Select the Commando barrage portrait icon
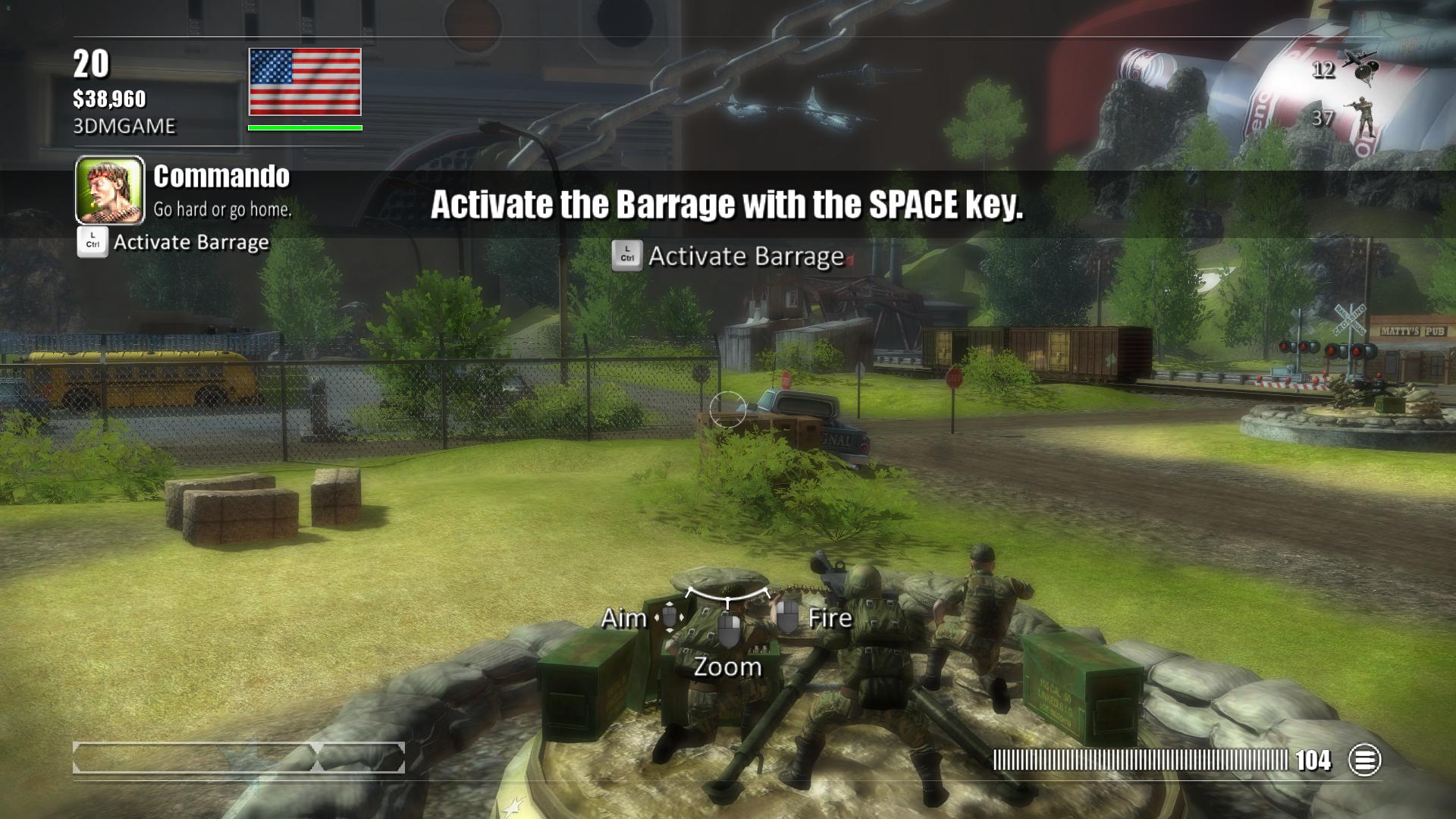 click(110, 190)
